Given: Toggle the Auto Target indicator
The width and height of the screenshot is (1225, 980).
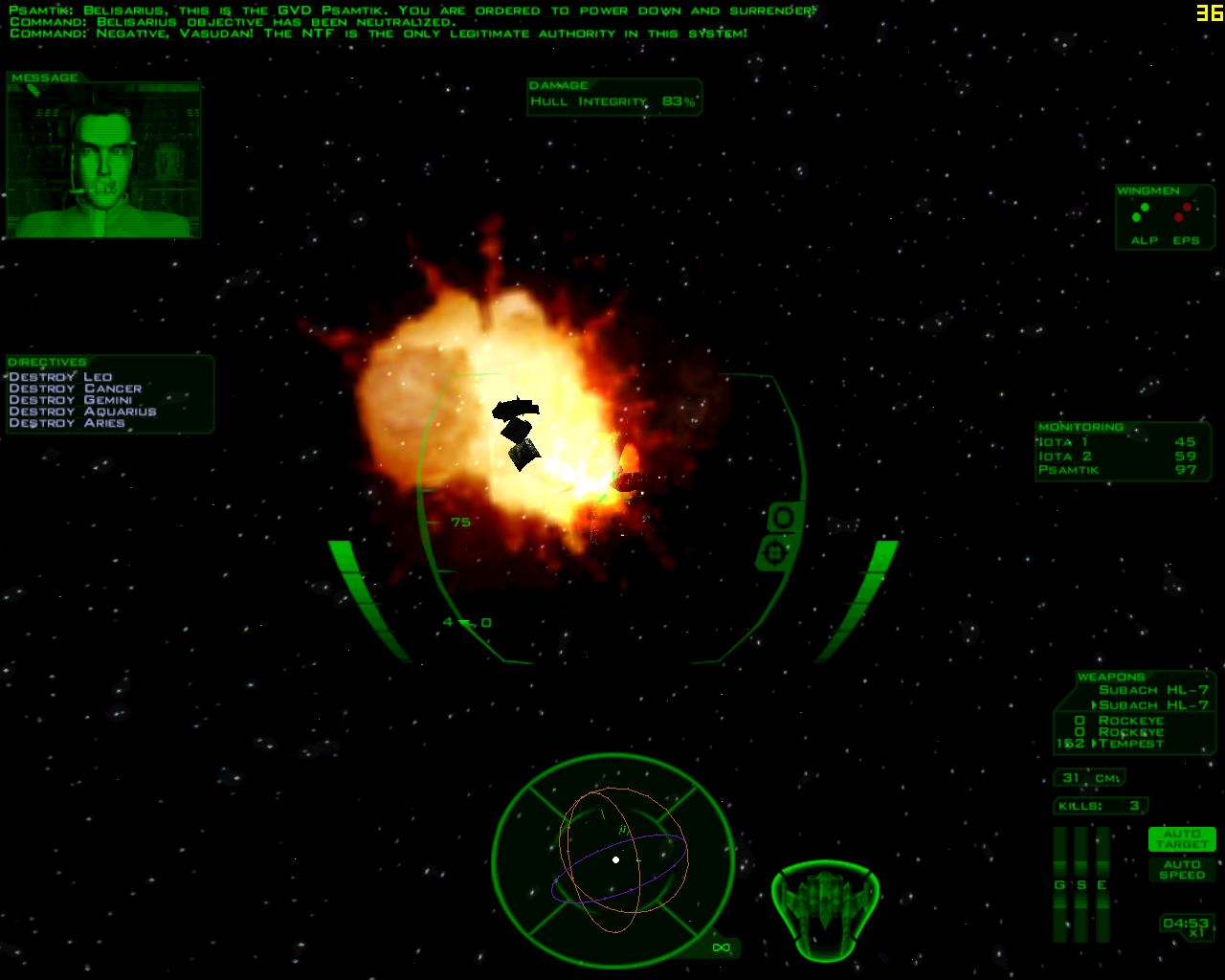Looking at the screenshot, I should [x=1182, y=839].
